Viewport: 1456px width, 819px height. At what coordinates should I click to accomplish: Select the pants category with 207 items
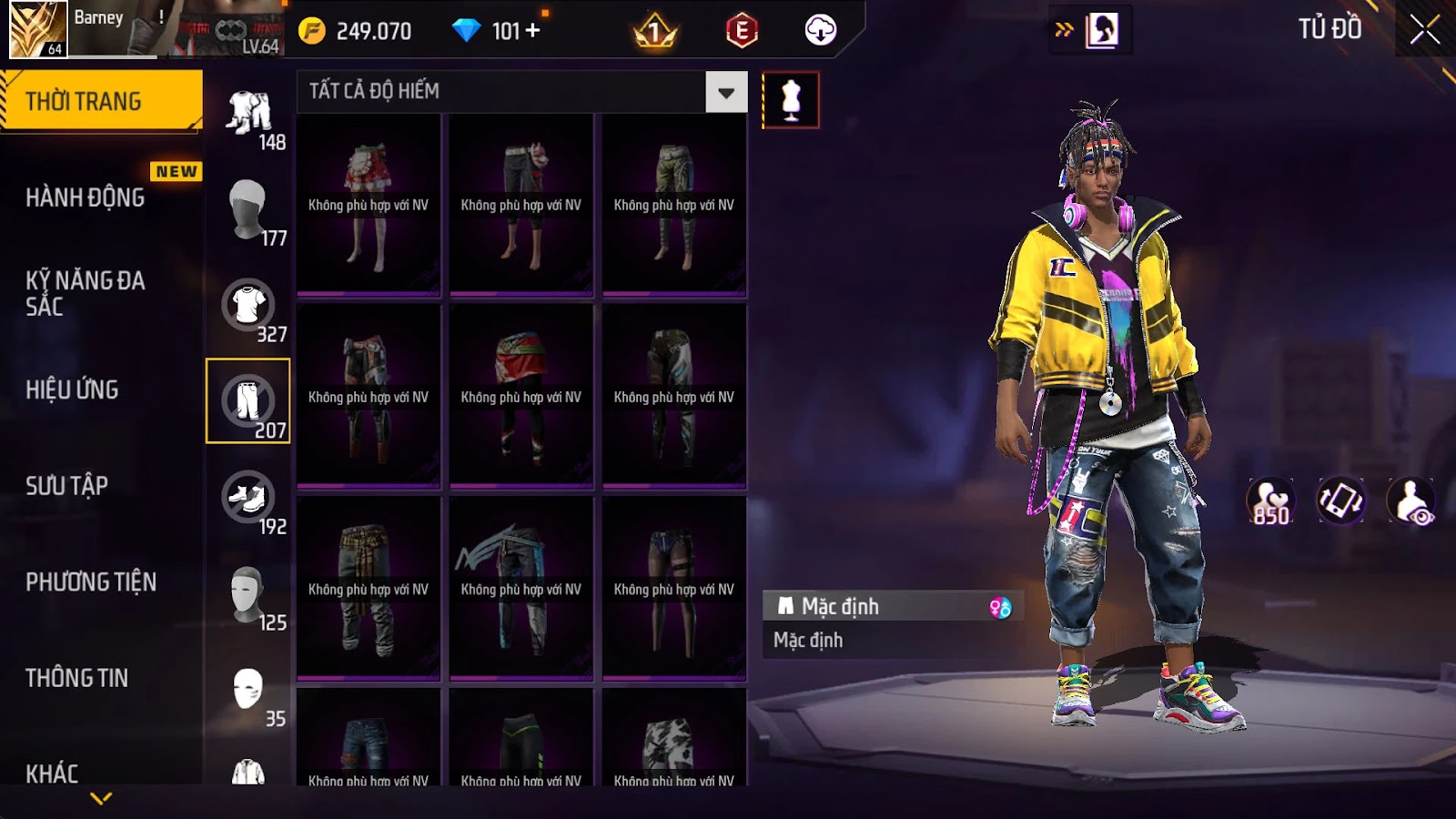pyautogui.click(x=248, y=401)
